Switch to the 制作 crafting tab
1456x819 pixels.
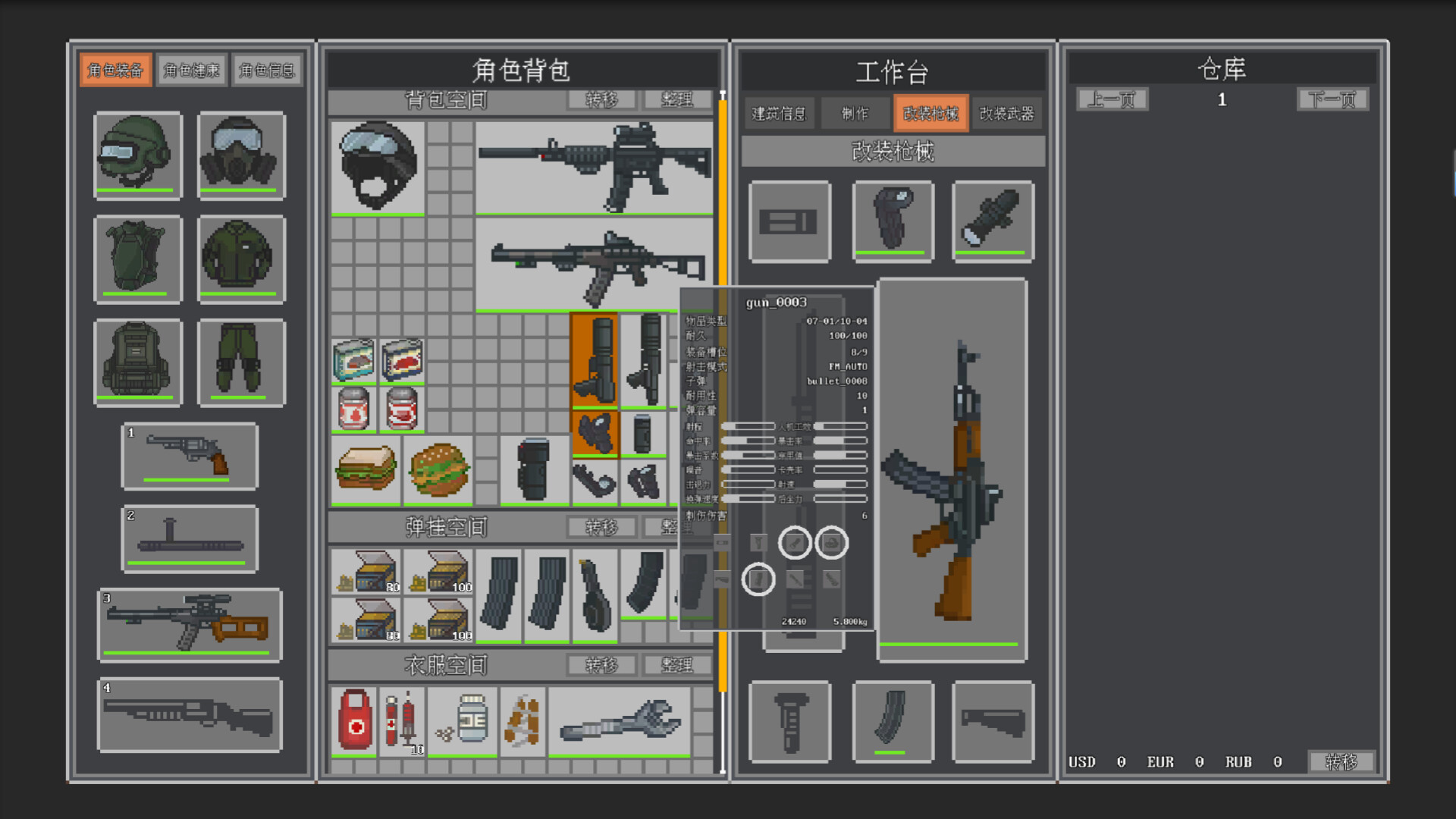click(x=854, y=113)
